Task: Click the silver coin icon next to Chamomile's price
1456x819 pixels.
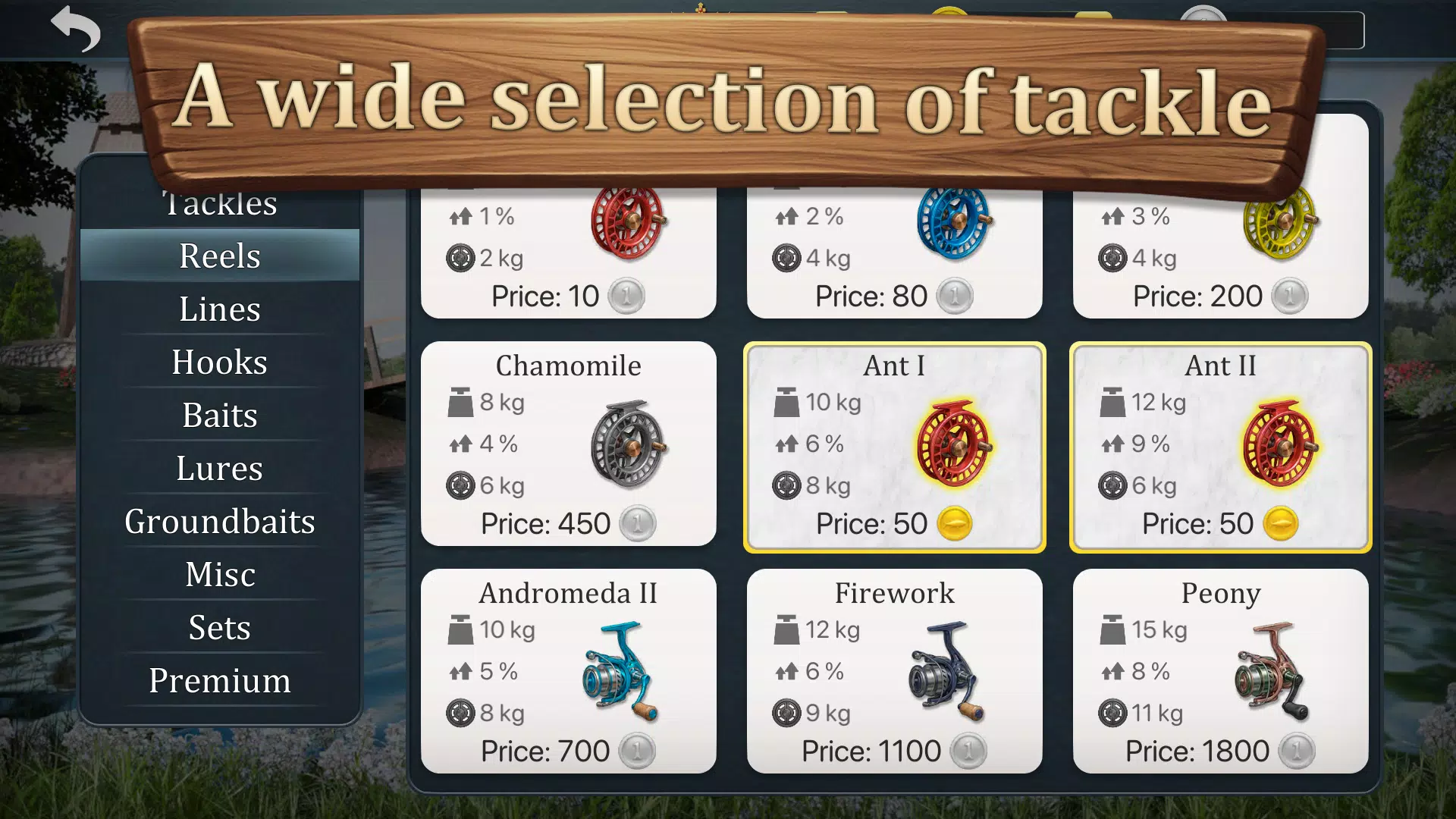Action: pos(637,523)
